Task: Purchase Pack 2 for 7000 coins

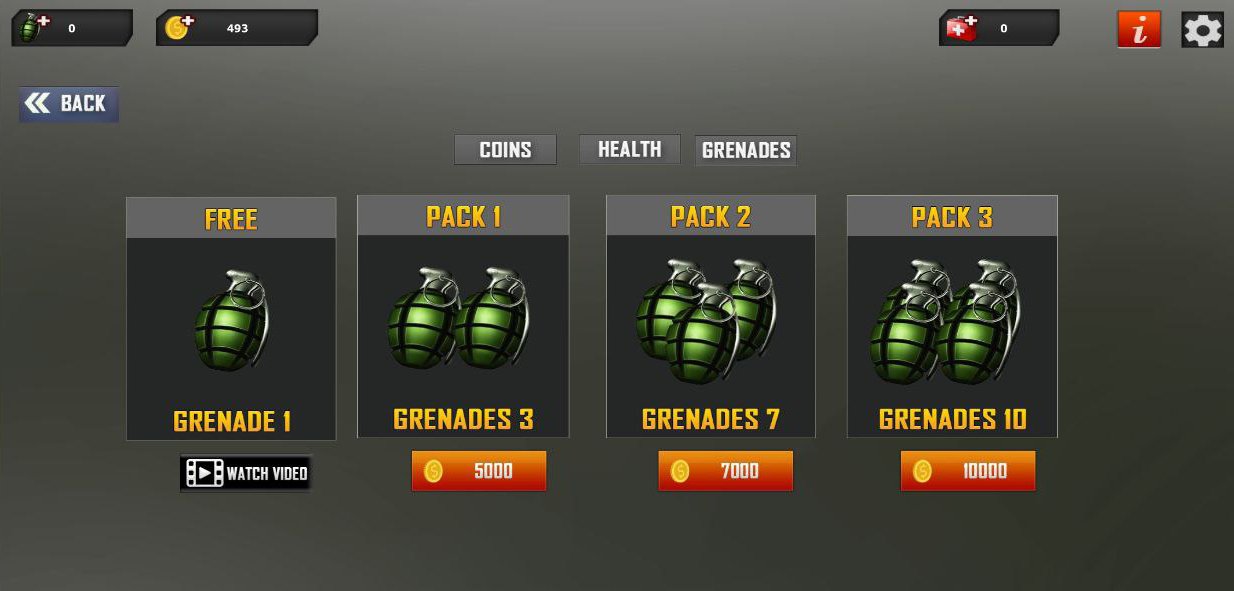Action: tap(725, 471)
